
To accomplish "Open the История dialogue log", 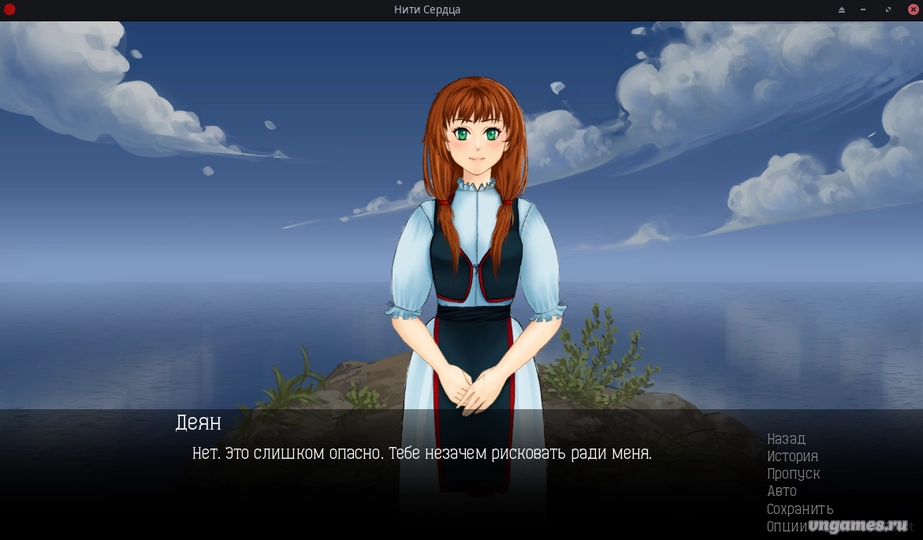I will tap(792, 457).
